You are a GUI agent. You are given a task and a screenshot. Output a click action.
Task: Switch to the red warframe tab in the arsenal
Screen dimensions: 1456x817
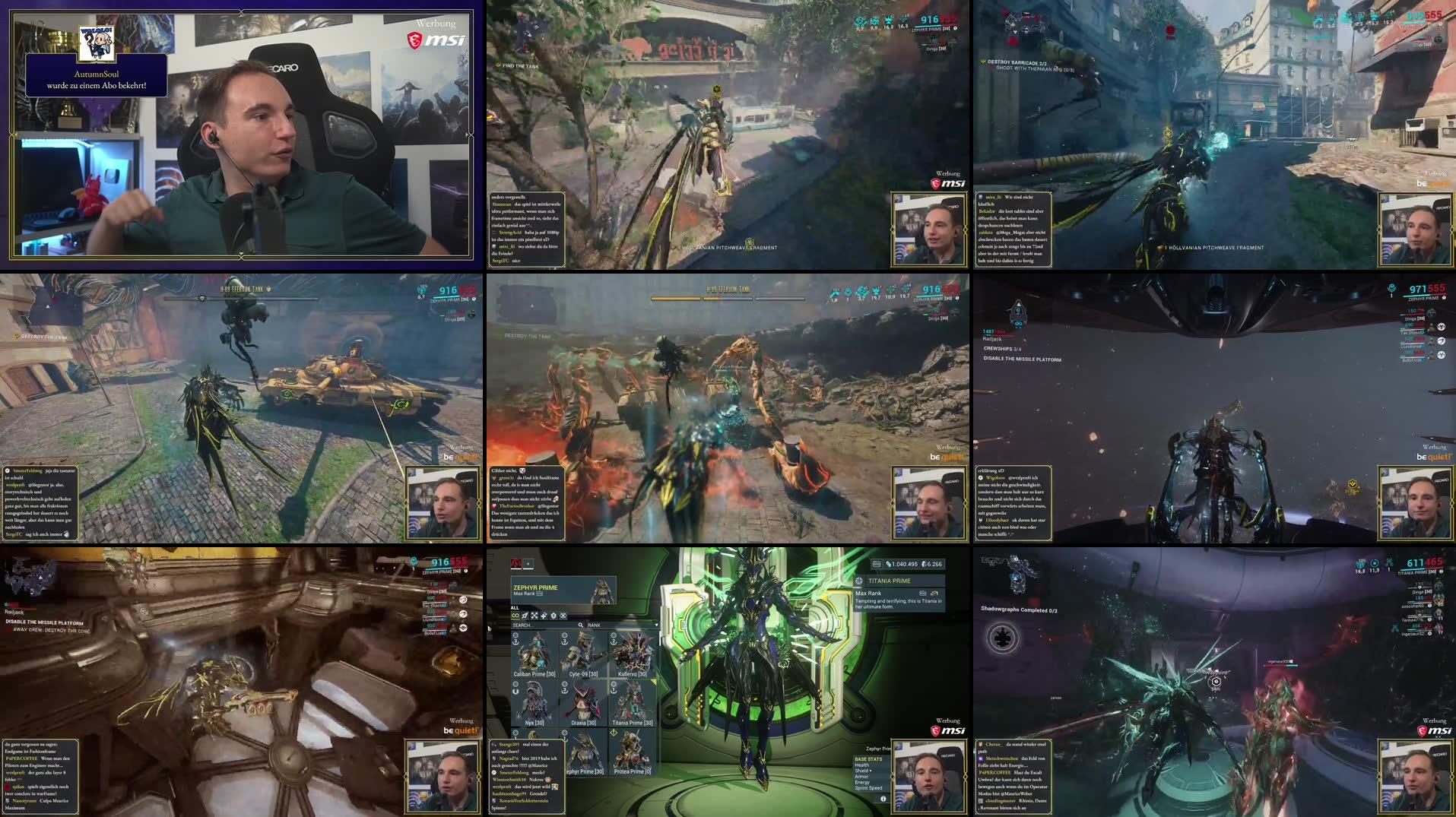pyautogui.click(x=516, y=564)
